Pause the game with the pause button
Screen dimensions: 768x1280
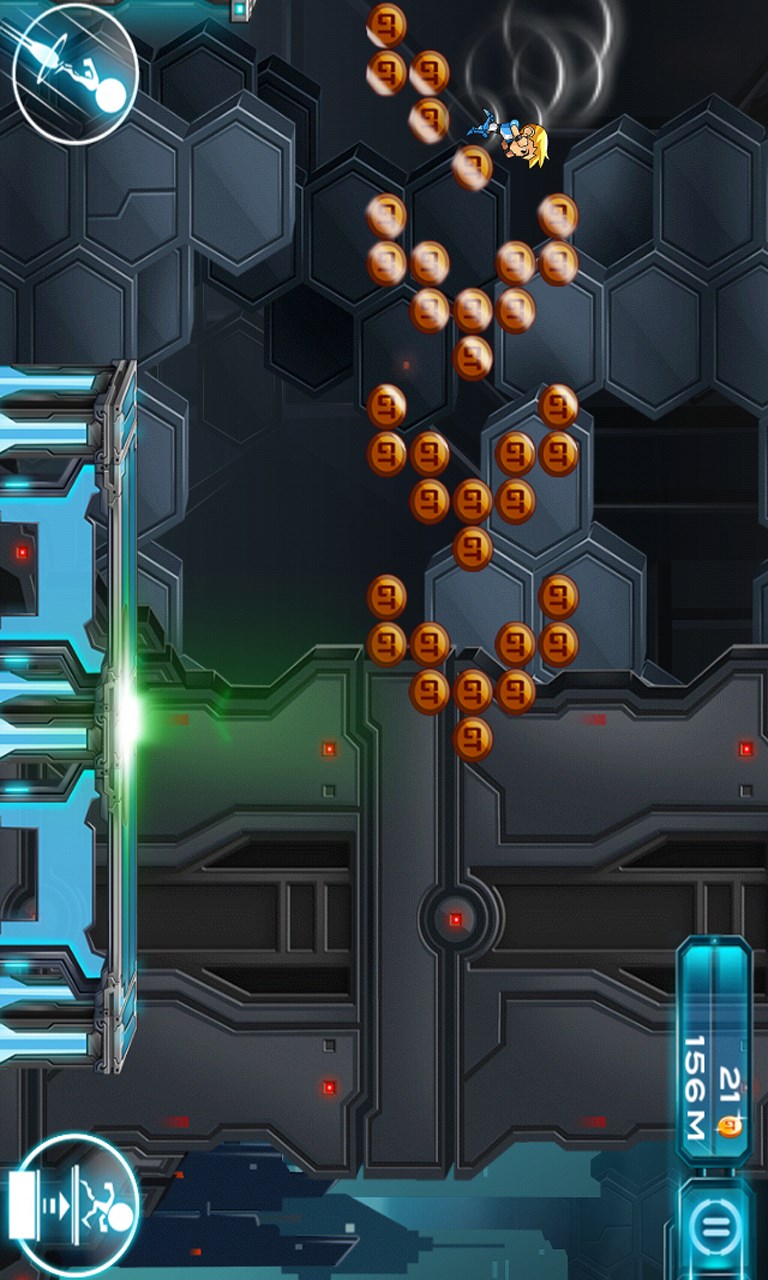coord(715,1226)
